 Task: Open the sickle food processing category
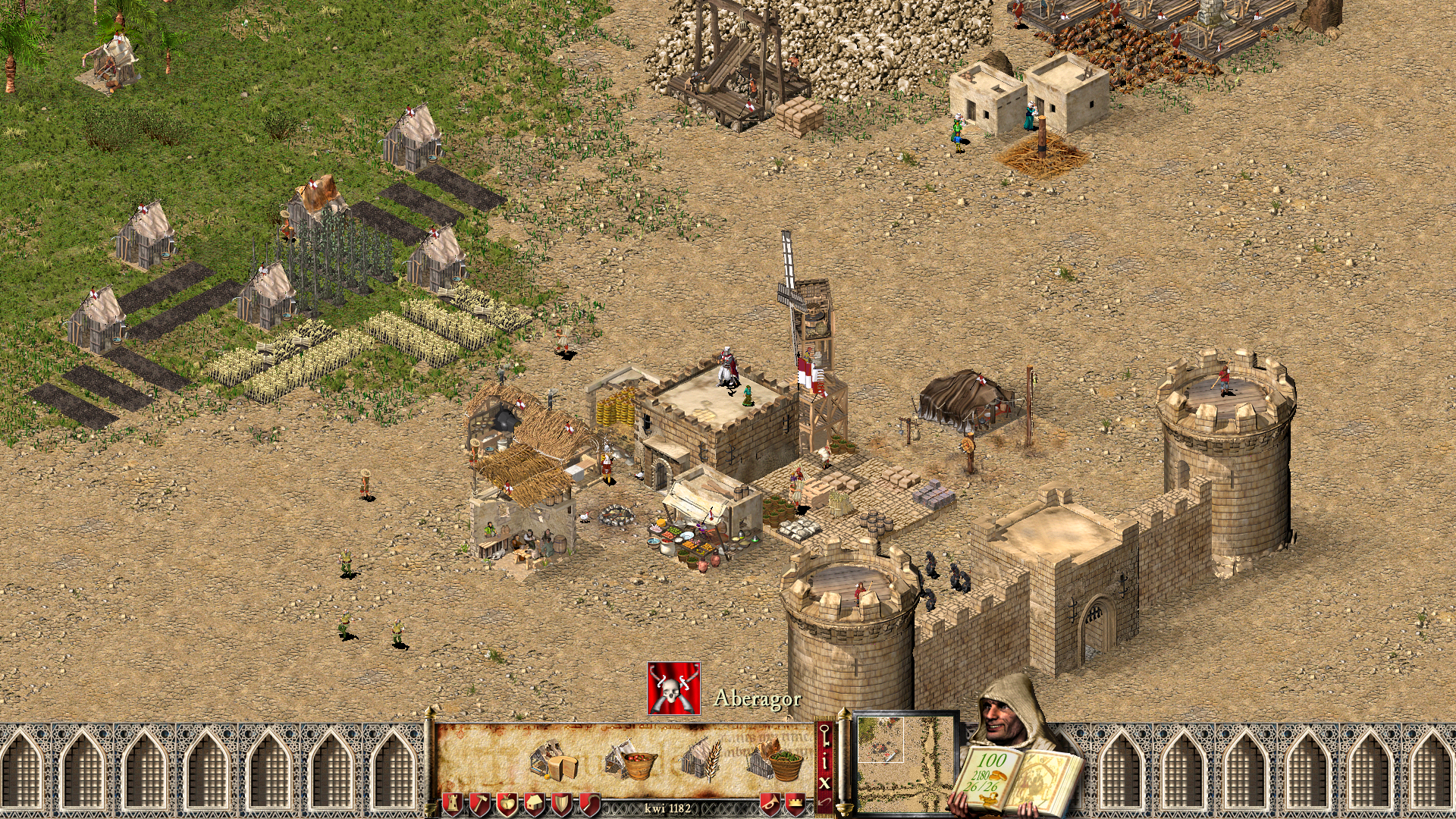588,804
